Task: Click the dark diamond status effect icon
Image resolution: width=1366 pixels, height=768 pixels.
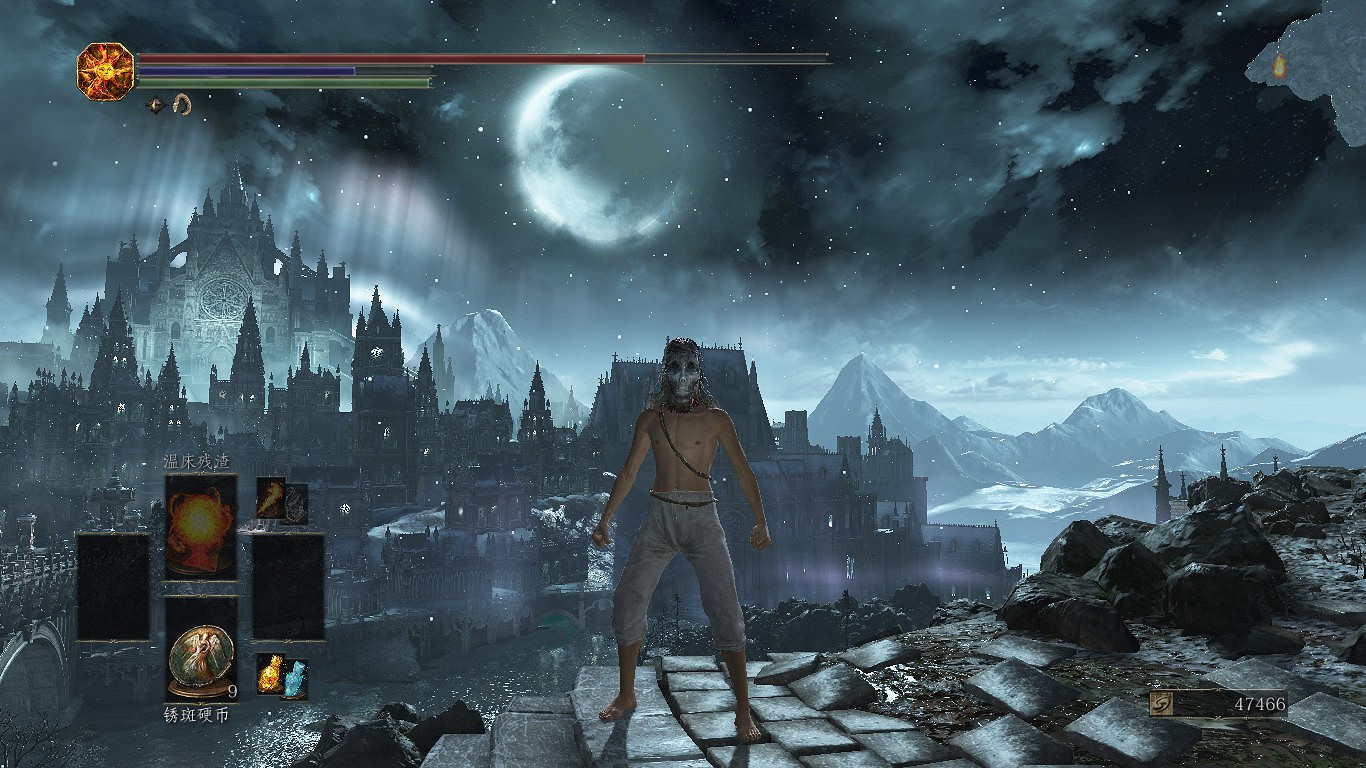Action: click(156, 103)
